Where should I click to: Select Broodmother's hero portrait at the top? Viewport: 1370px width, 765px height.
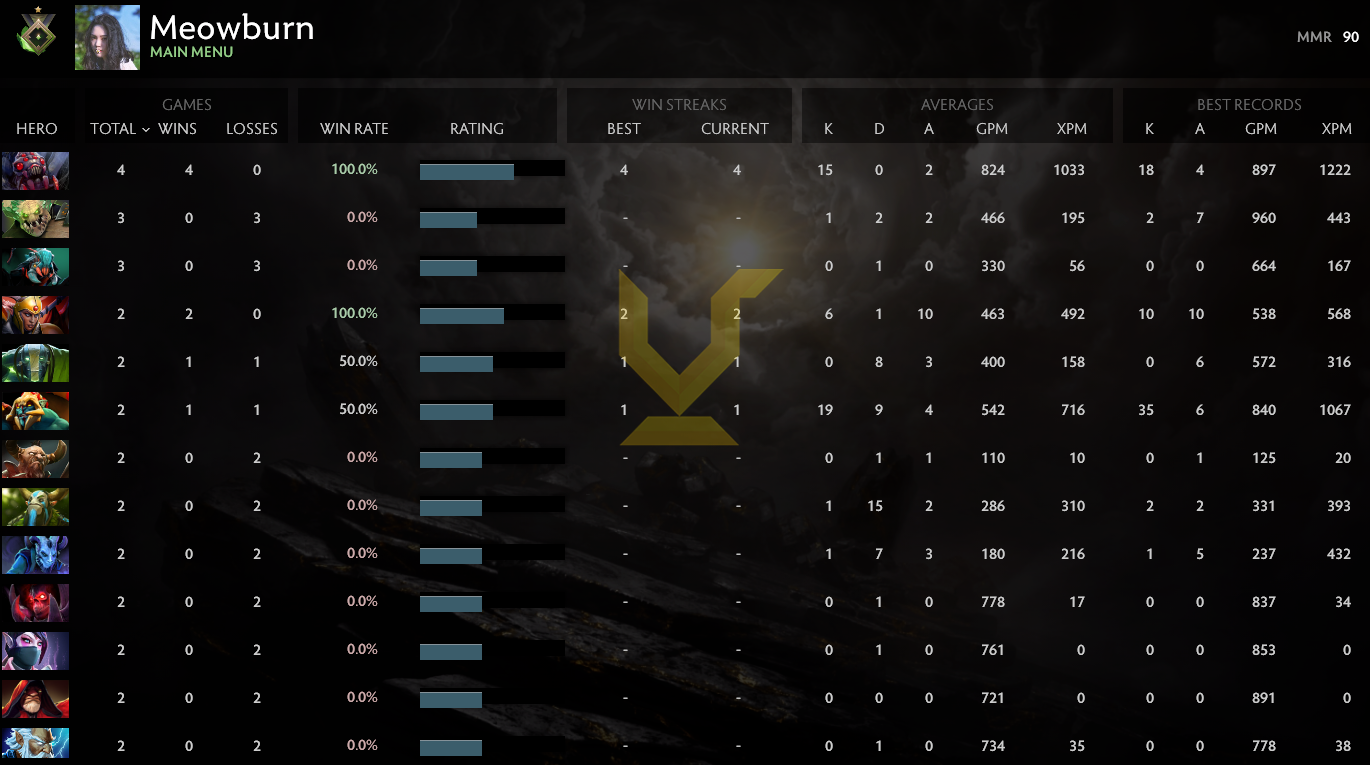36,170
